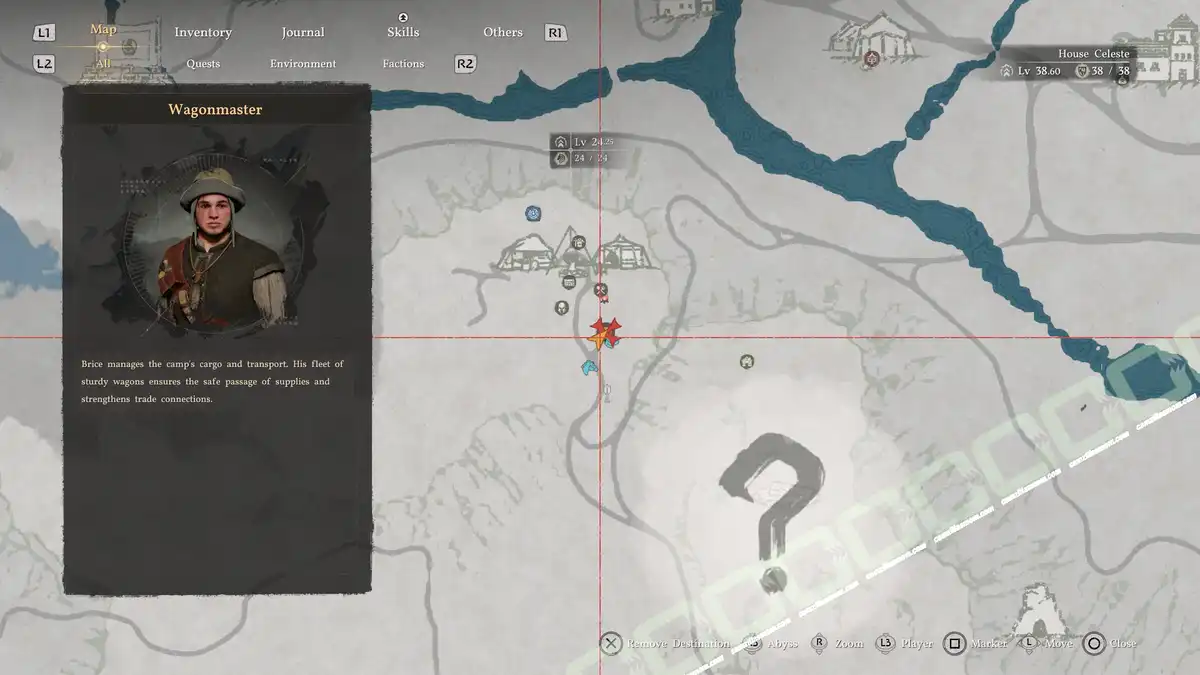Image resolution: width=1200 pixels, height=675 pixels.
Task: Open the Journal tab
Action: [303, 32]
